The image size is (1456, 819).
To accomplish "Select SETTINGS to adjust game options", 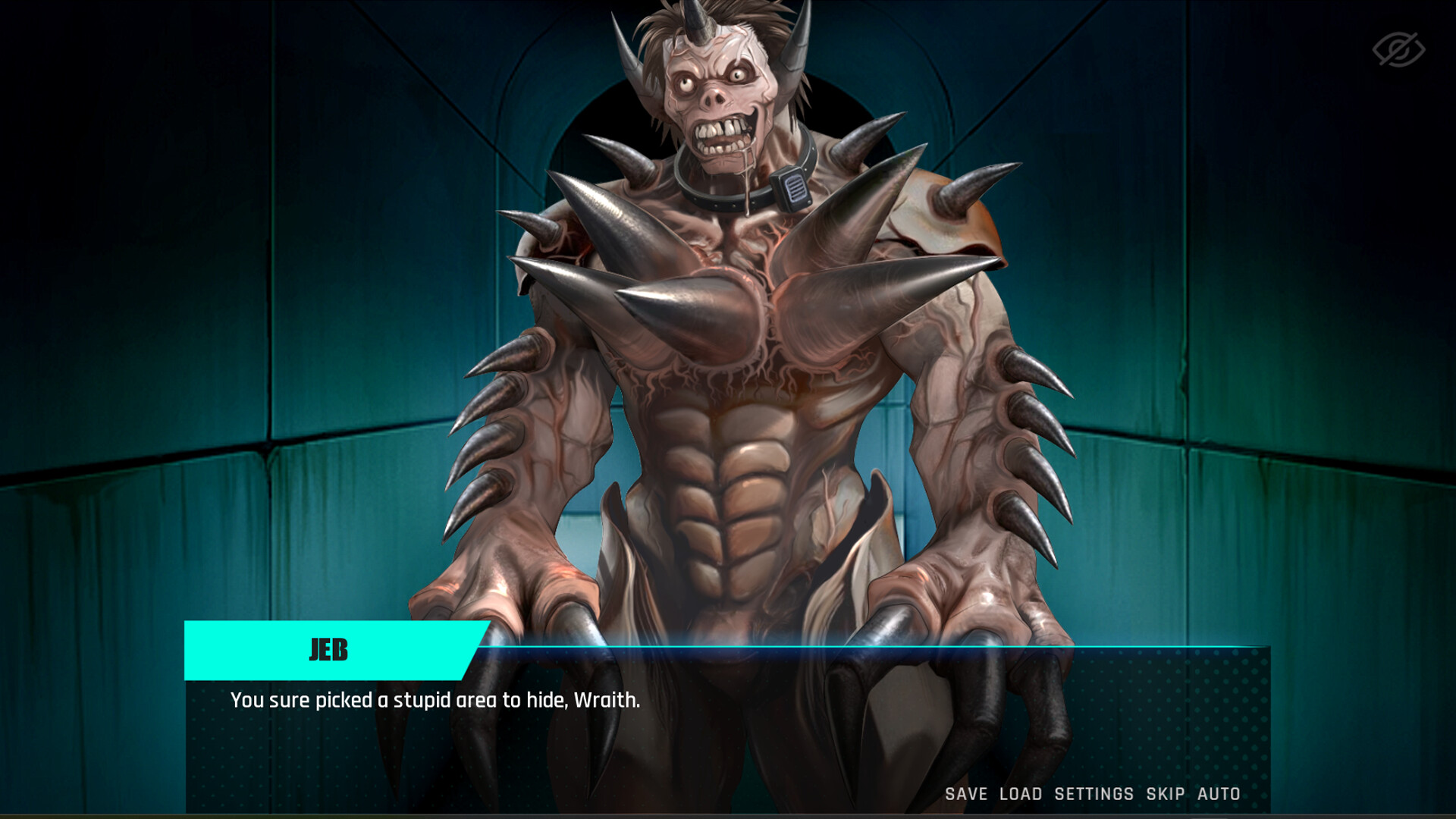I will (1093, 795).
